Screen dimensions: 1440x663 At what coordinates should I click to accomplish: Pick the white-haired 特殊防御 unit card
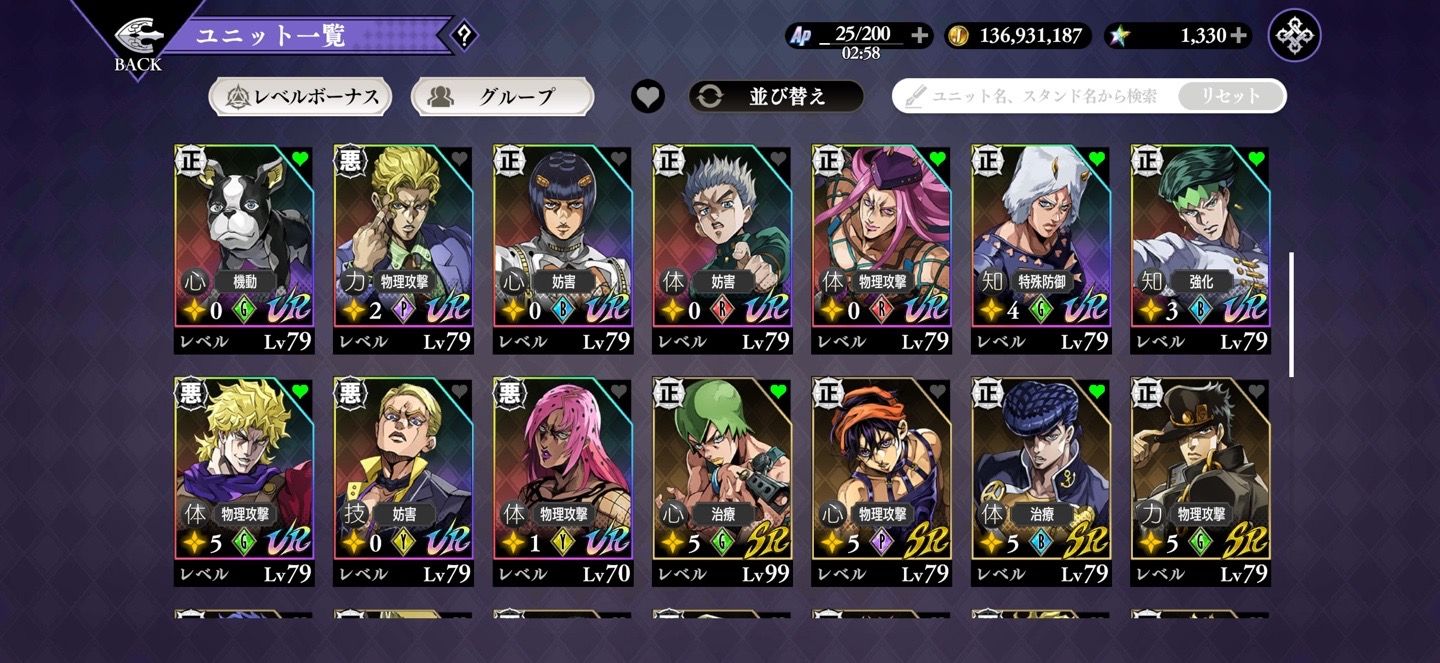click(x=1040, y=249)
